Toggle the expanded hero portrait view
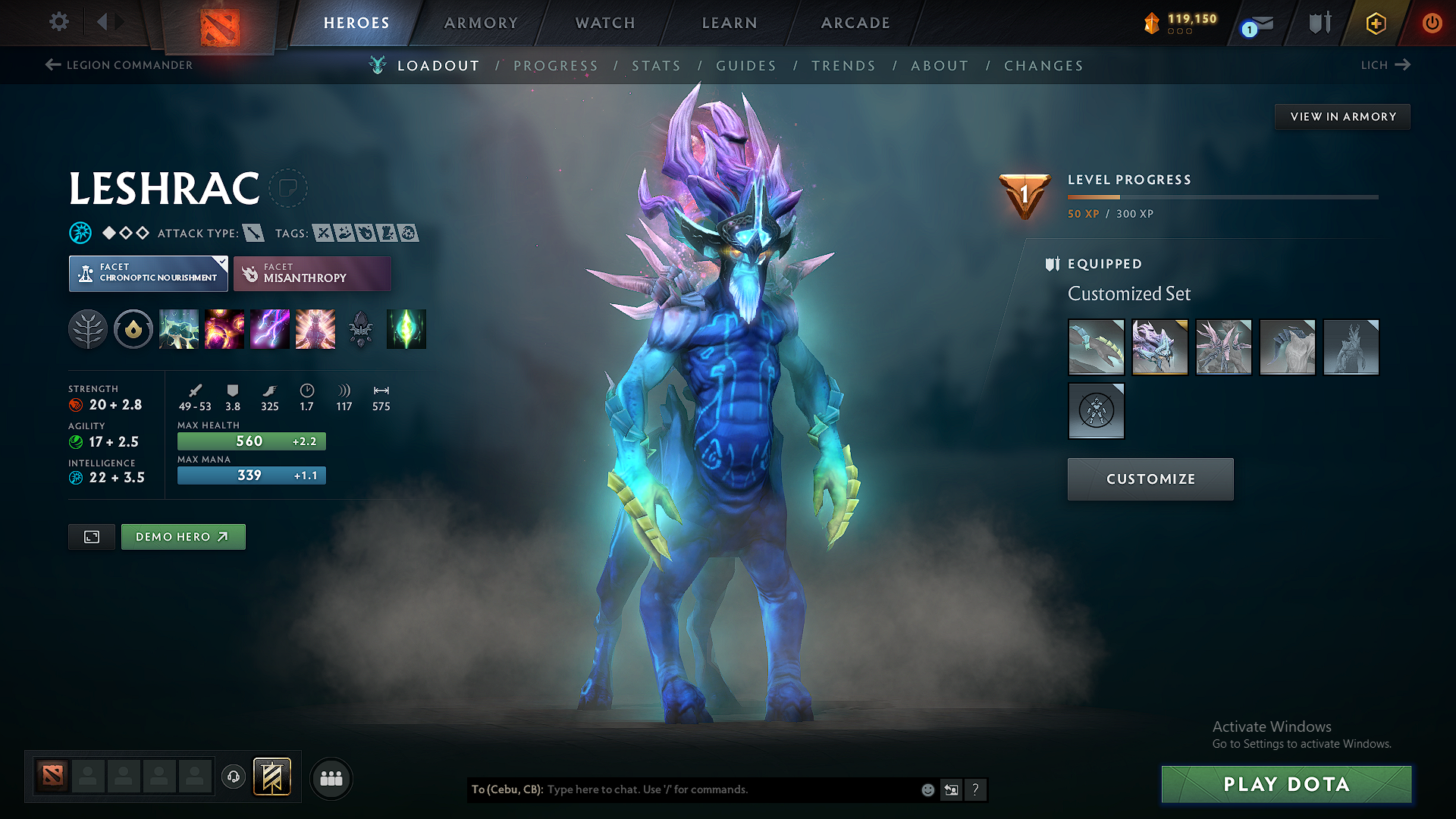This screenshot has width=1456, height=819. pos(91,536)
